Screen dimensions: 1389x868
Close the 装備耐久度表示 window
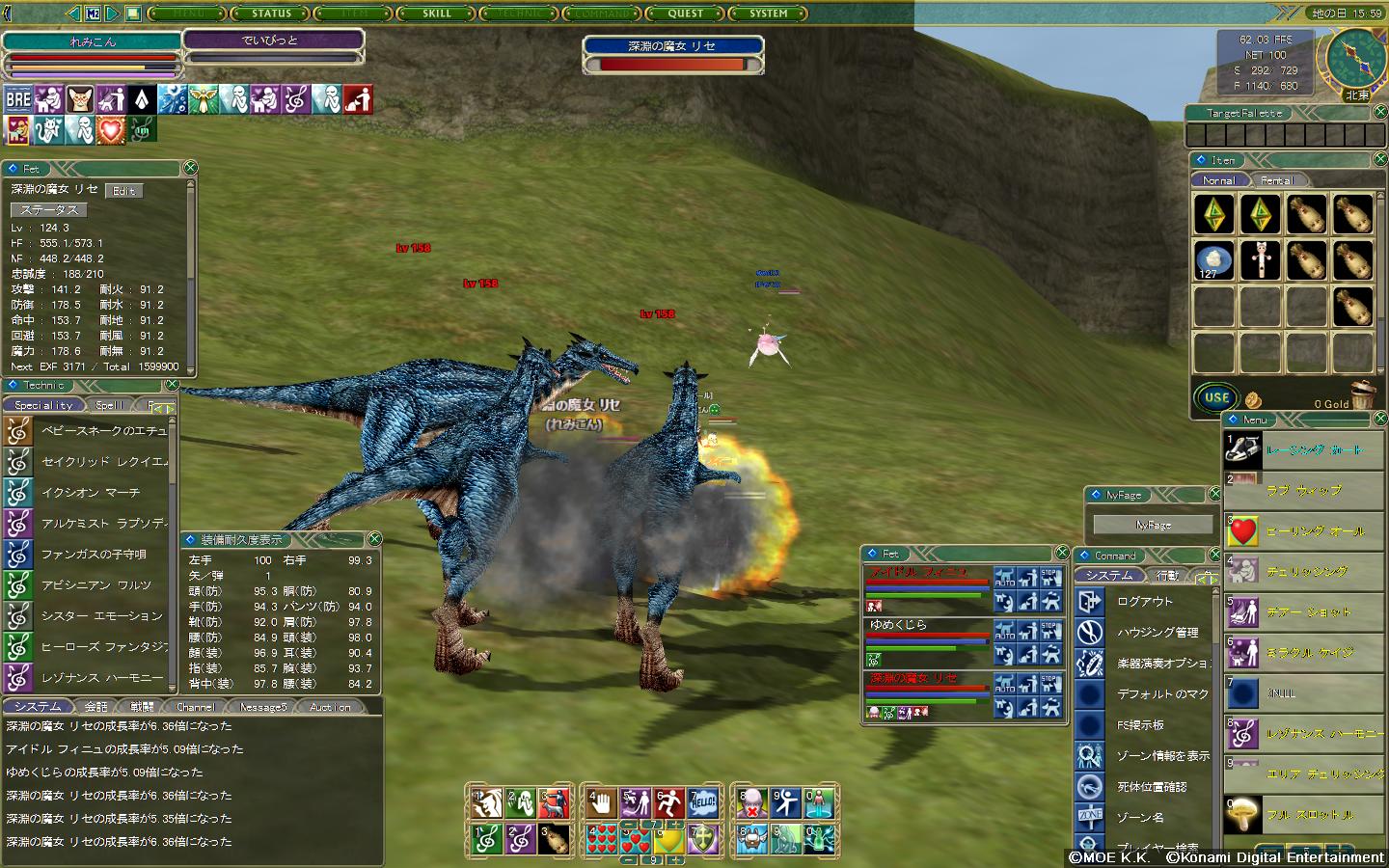tap(374, 539)
